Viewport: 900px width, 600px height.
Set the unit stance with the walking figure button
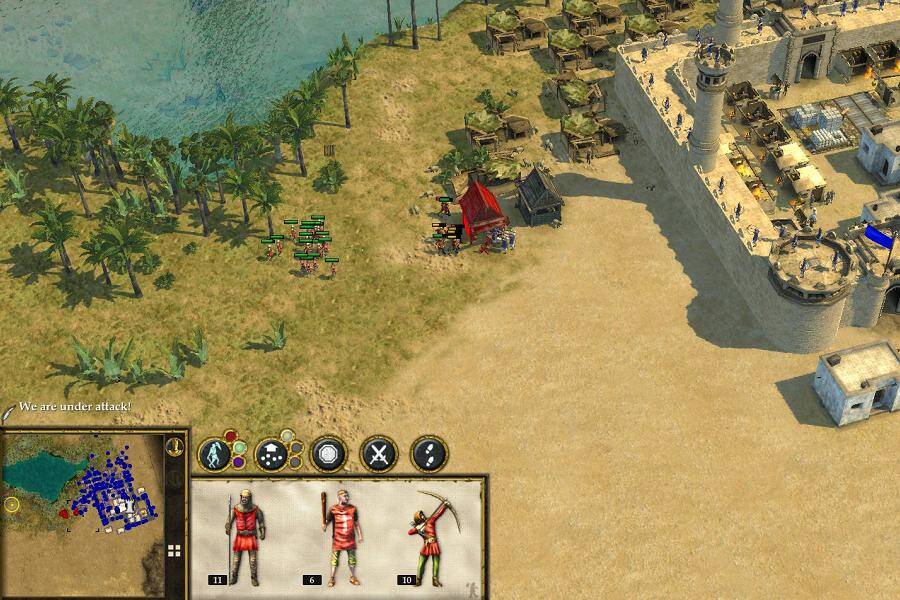point(215,454)
